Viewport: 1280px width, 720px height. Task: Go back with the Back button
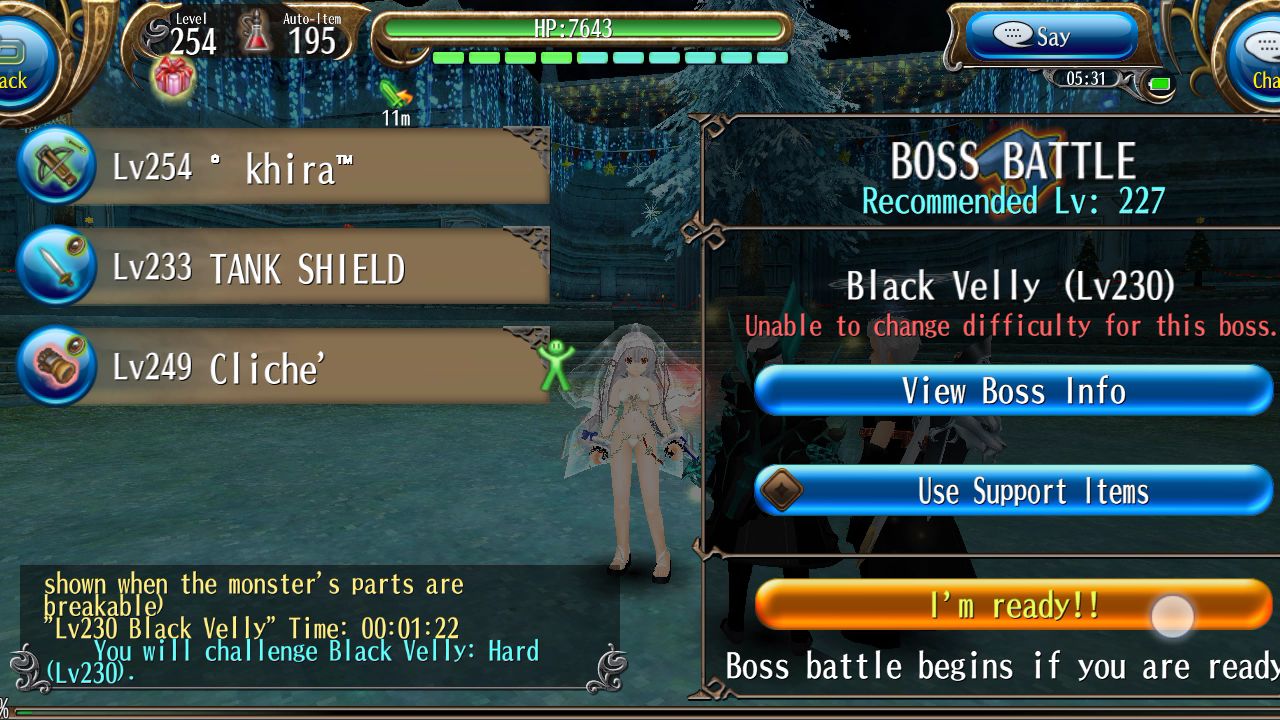18,60
